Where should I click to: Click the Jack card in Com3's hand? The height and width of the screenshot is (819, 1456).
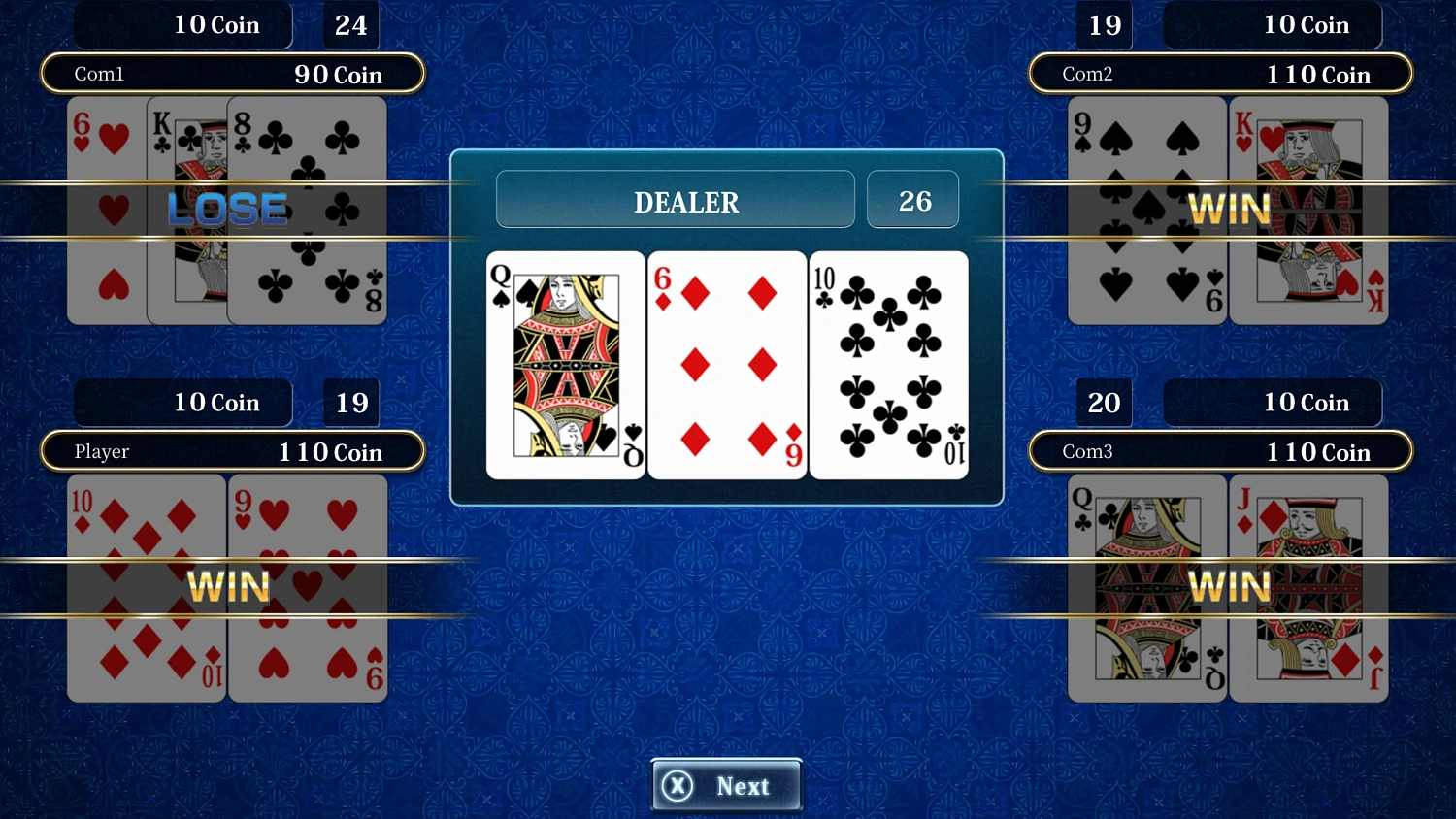pos(1308,587)
